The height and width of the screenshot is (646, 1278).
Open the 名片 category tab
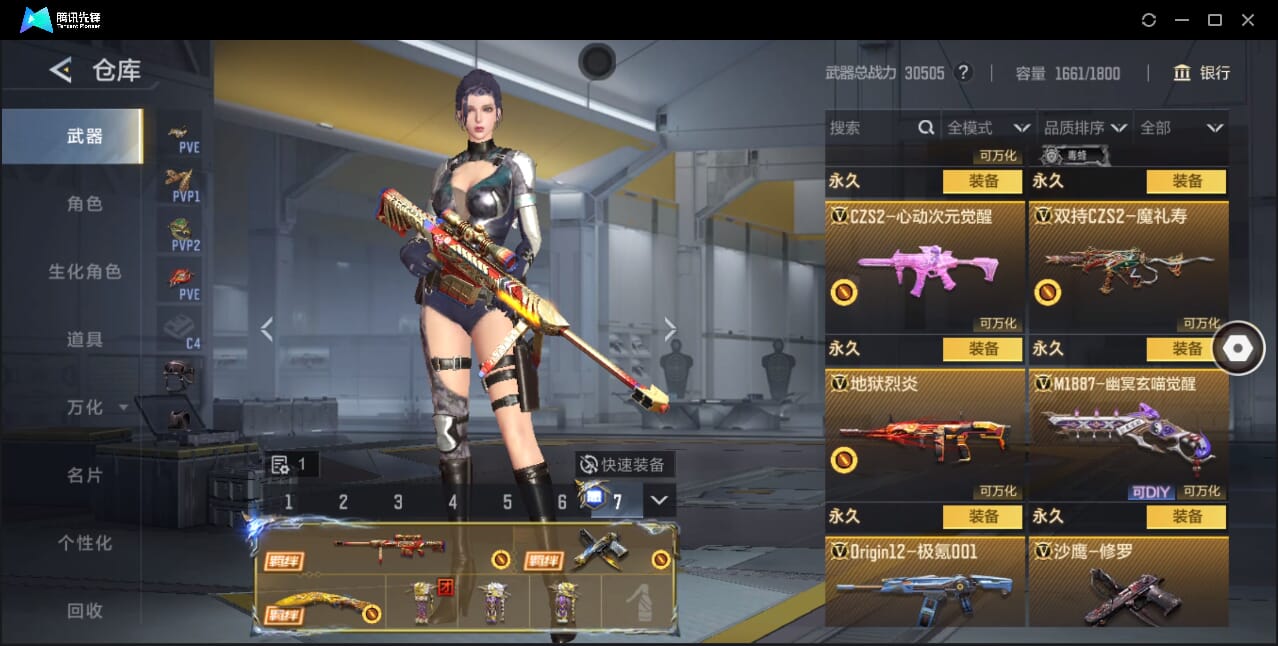pos(85,475)
